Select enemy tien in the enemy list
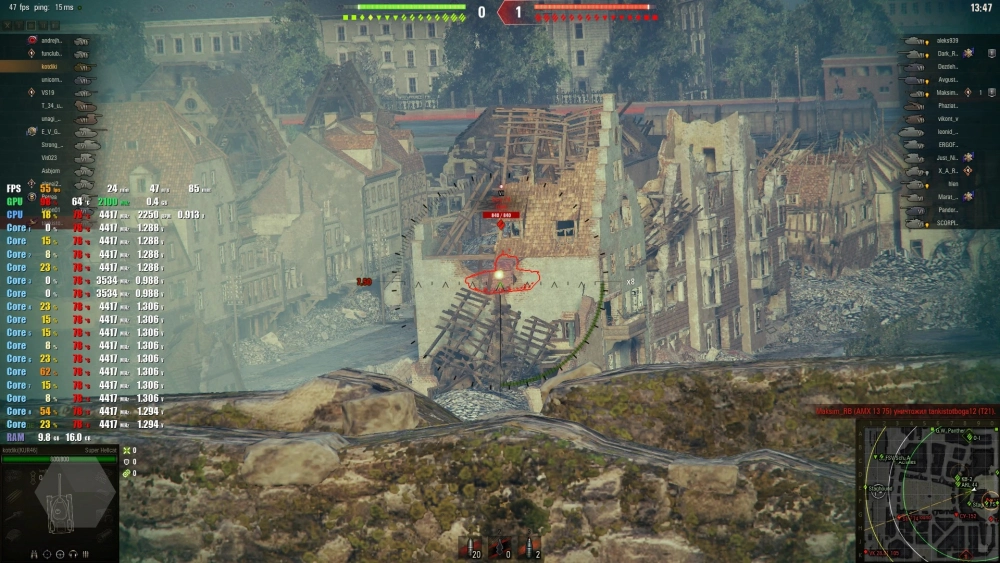 click(952, 183)
